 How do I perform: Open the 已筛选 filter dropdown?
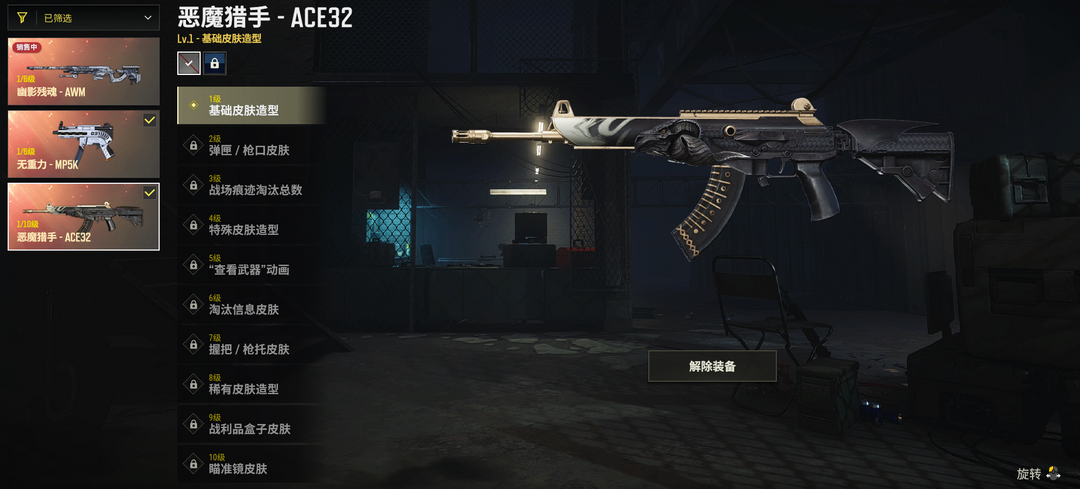pyautogui.click(x=84, y=17)
